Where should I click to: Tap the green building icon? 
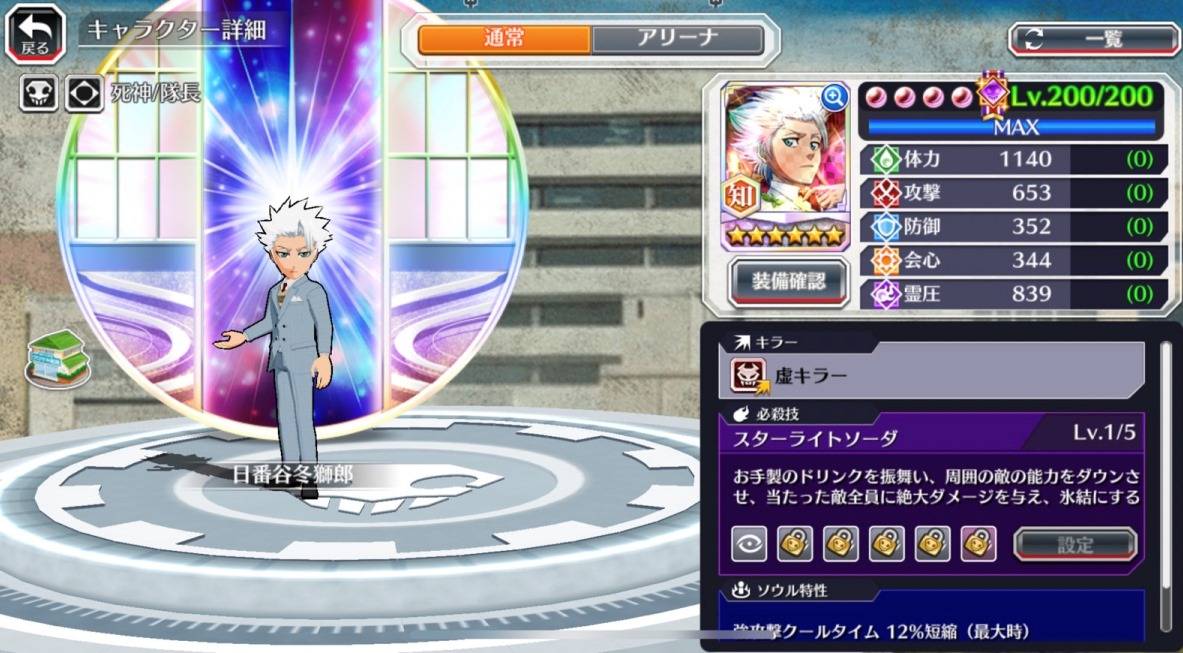(x=57, y=356)
